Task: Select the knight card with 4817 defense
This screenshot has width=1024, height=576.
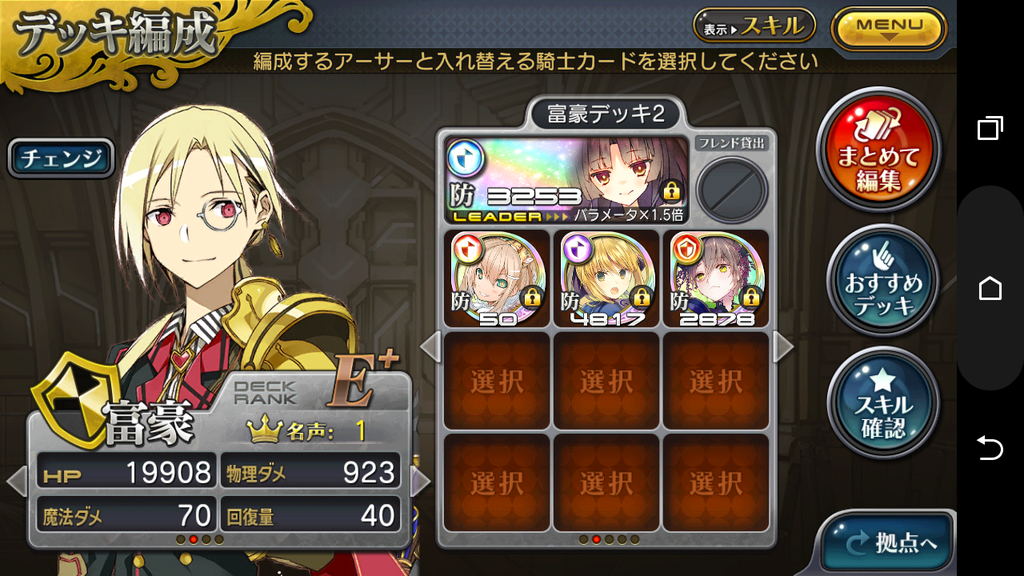Action: point(606,278)
